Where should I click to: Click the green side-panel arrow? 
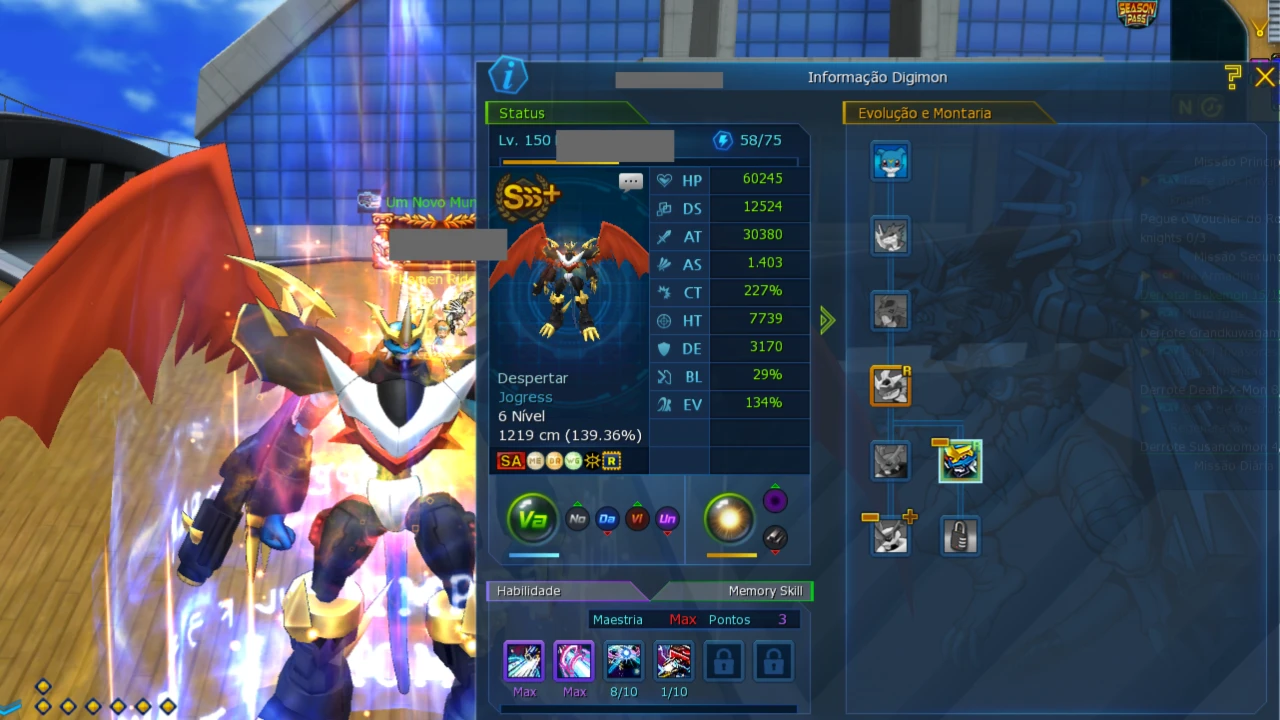tap(827, 320)
